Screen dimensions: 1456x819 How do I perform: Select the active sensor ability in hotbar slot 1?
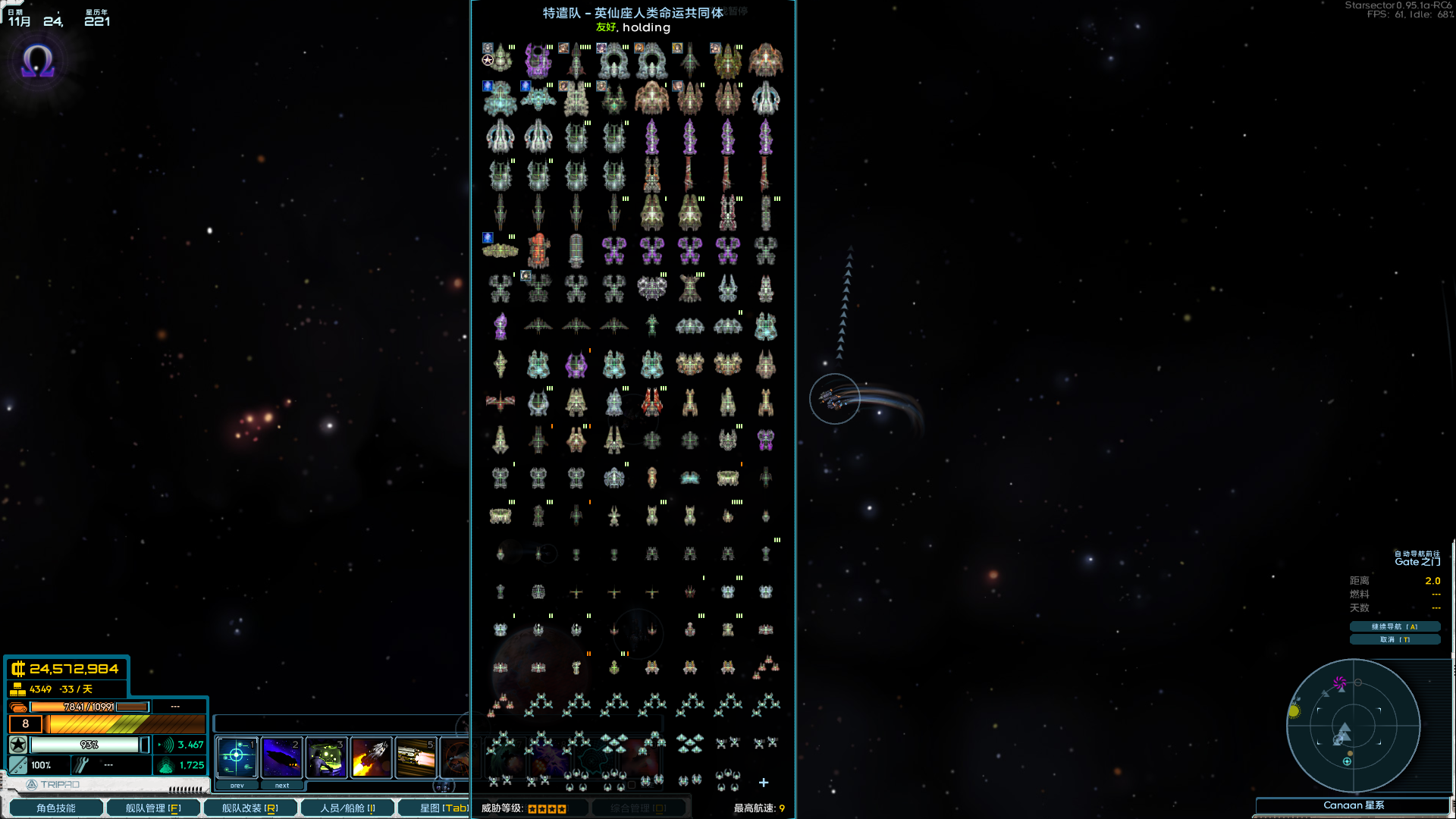point(237,758)
